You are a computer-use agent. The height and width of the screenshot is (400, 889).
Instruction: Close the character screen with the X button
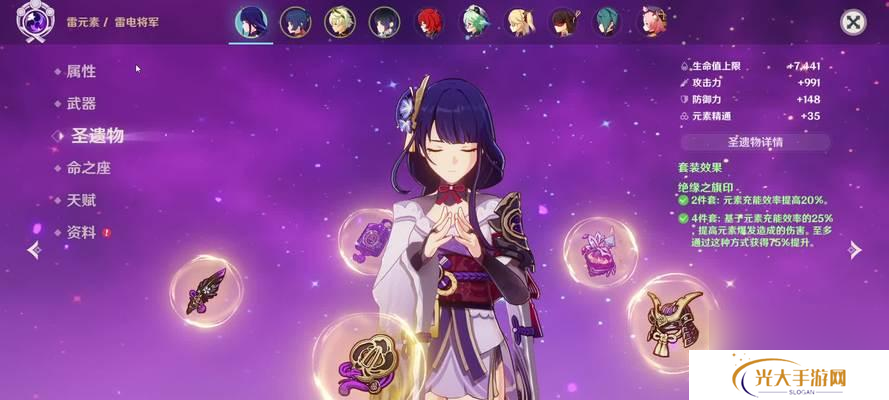point(852,22)
